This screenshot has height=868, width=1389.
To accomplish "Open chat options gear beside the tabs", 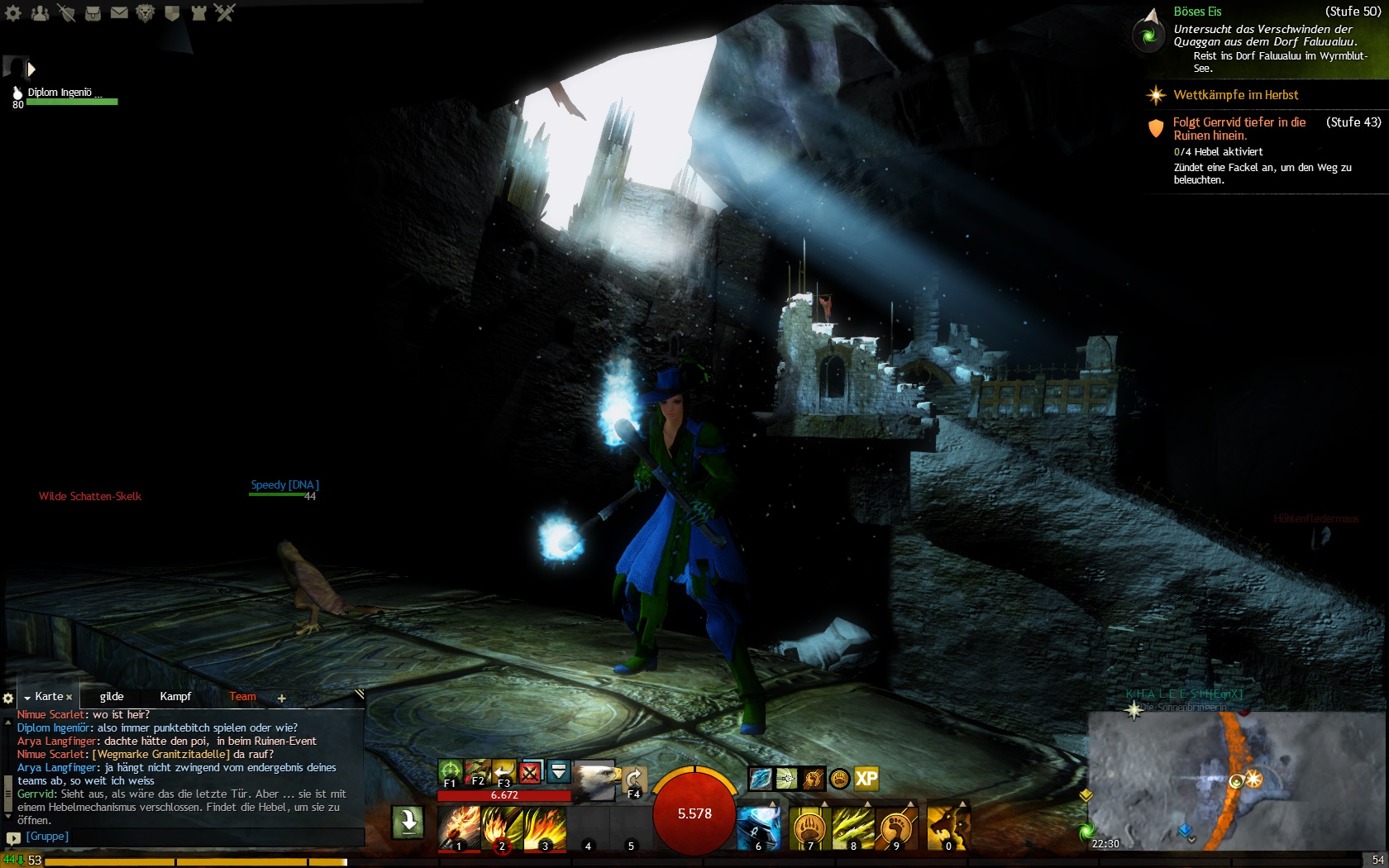I will click(x=8, y=699).
